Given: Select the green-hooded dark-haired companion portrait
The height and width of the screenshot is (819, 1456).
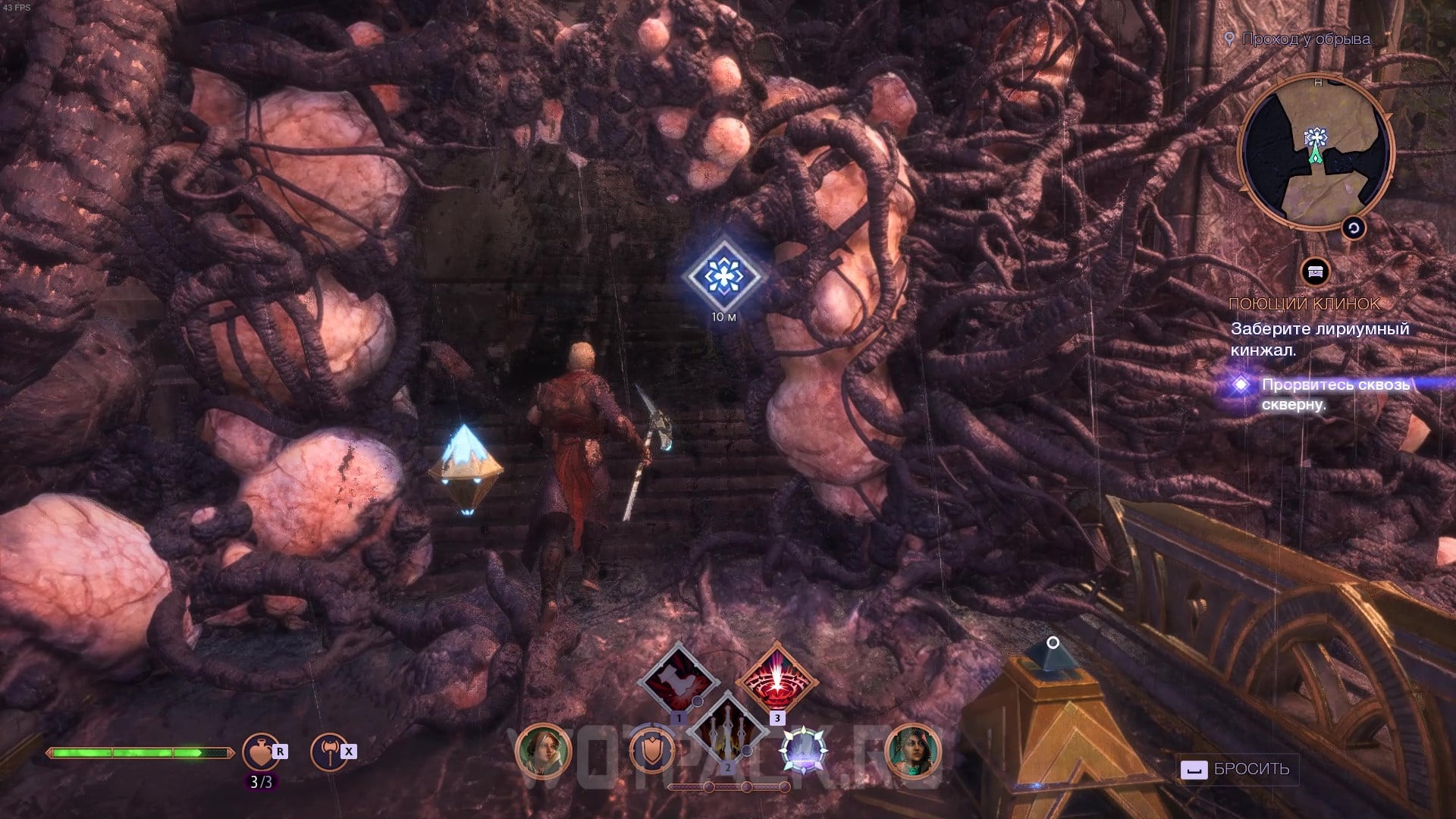Looking at the screenshot, I should [913, 751].
